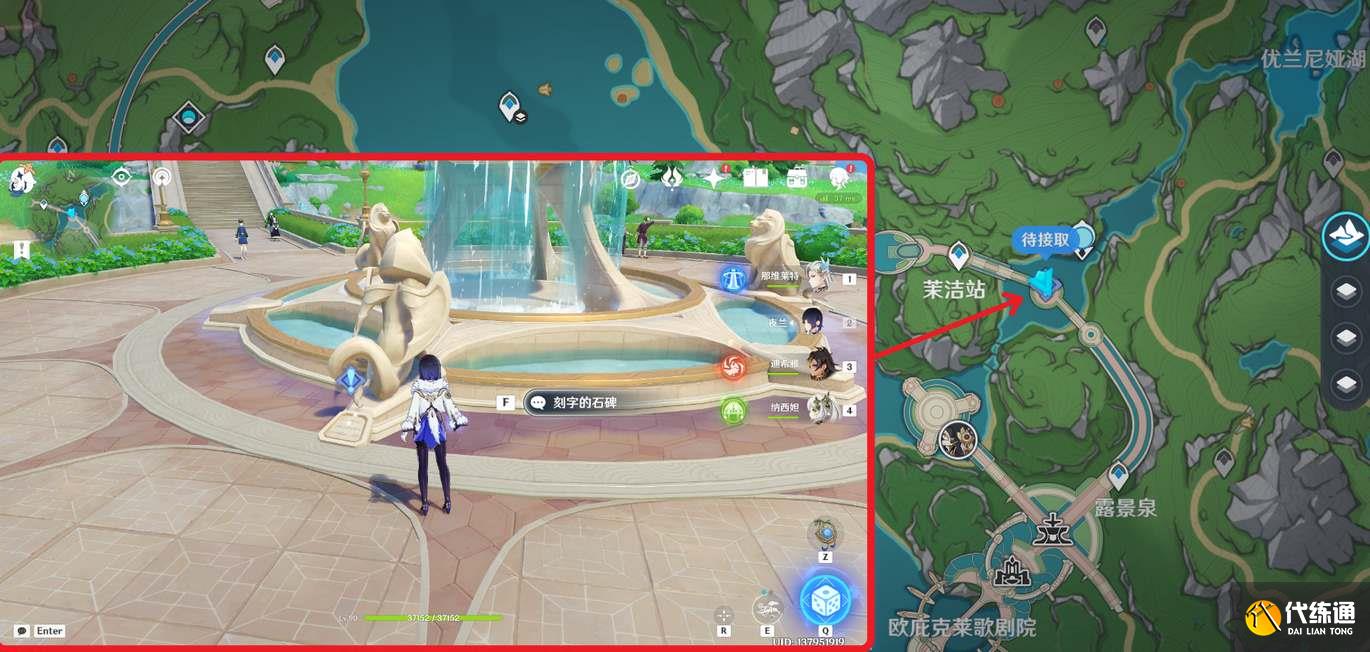Use the Elemental Skill icon
Screen dimensions: 1370x652
pos(767,607)
